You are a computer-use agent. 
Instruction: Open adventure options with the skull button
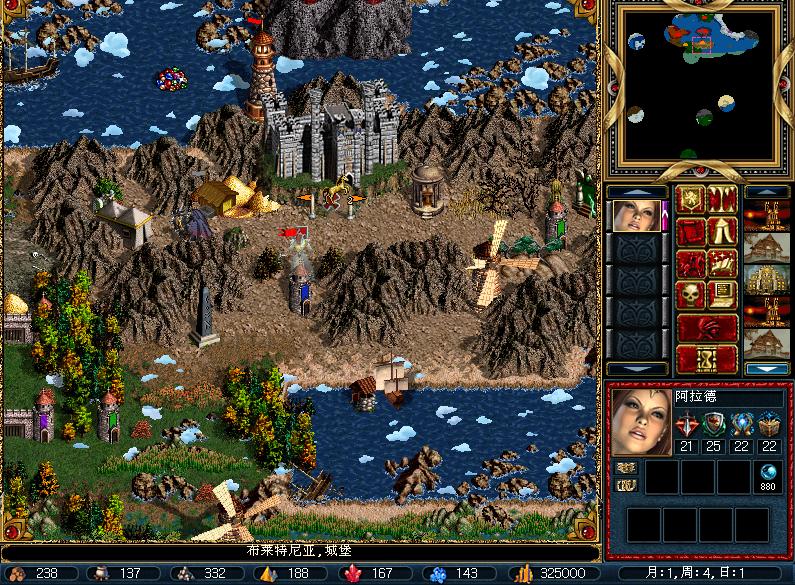pos(690,296)
